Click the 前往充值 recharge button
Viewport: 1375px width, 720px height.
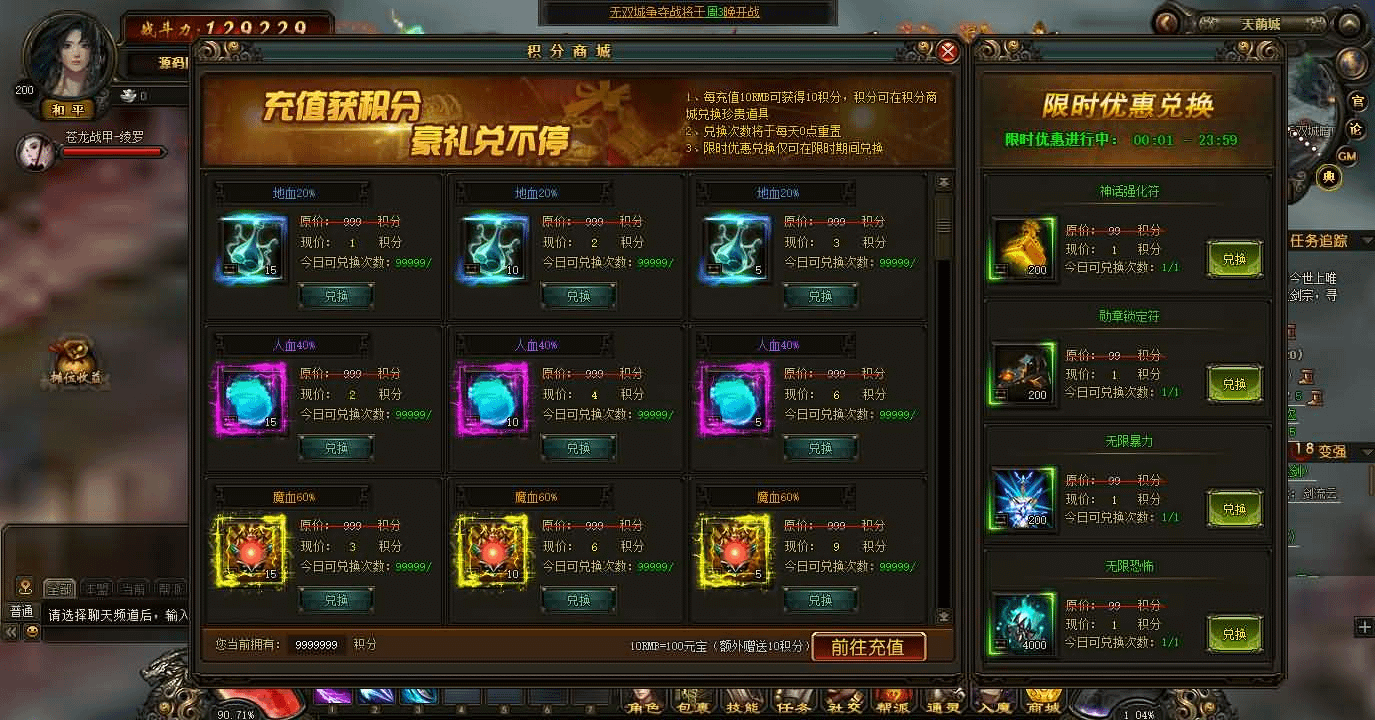pyautogui.click(x=869, y=647)
